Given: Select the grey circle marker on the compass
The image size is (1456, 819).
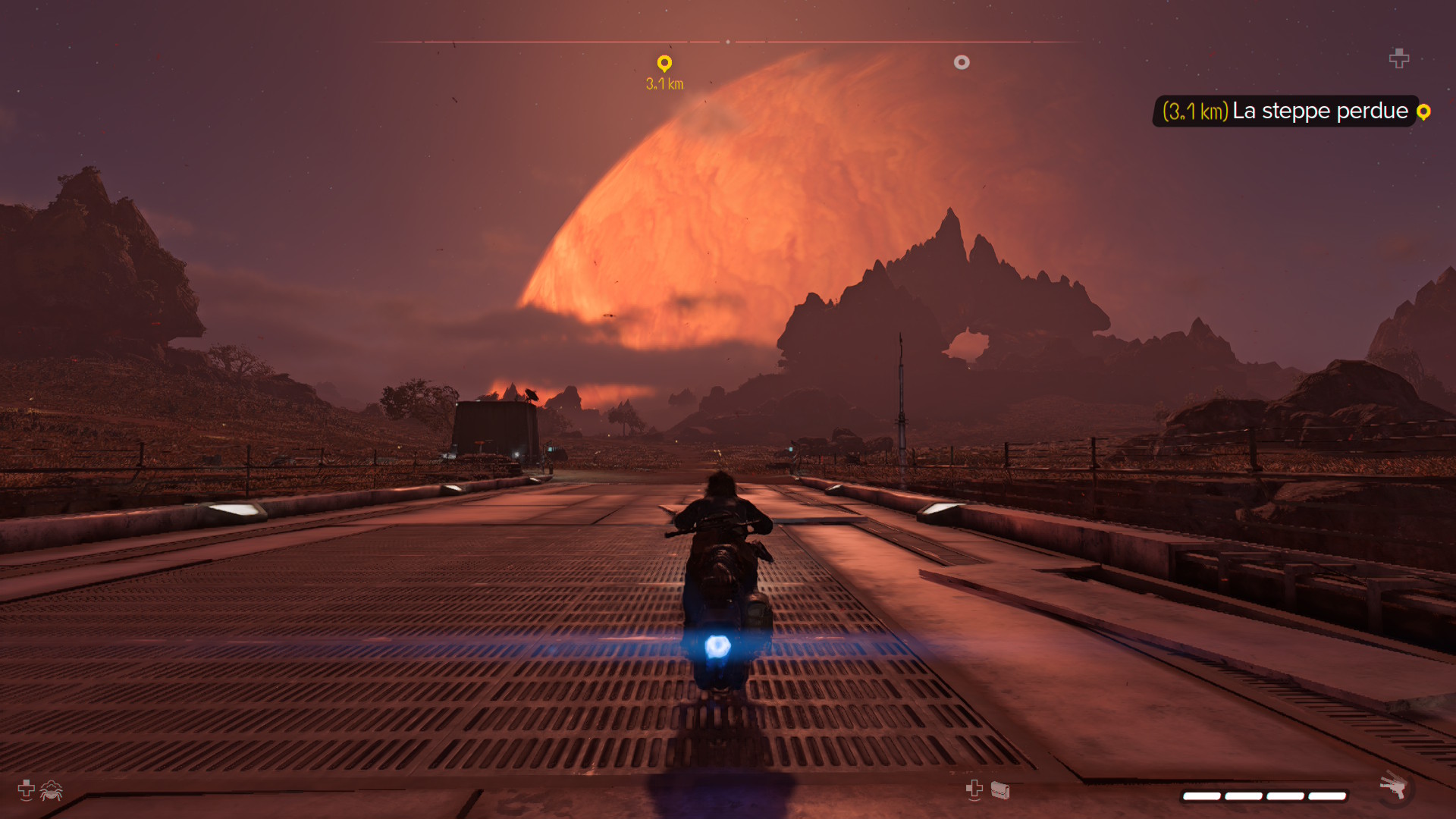Looking at the screenshot, I should 962,63.
